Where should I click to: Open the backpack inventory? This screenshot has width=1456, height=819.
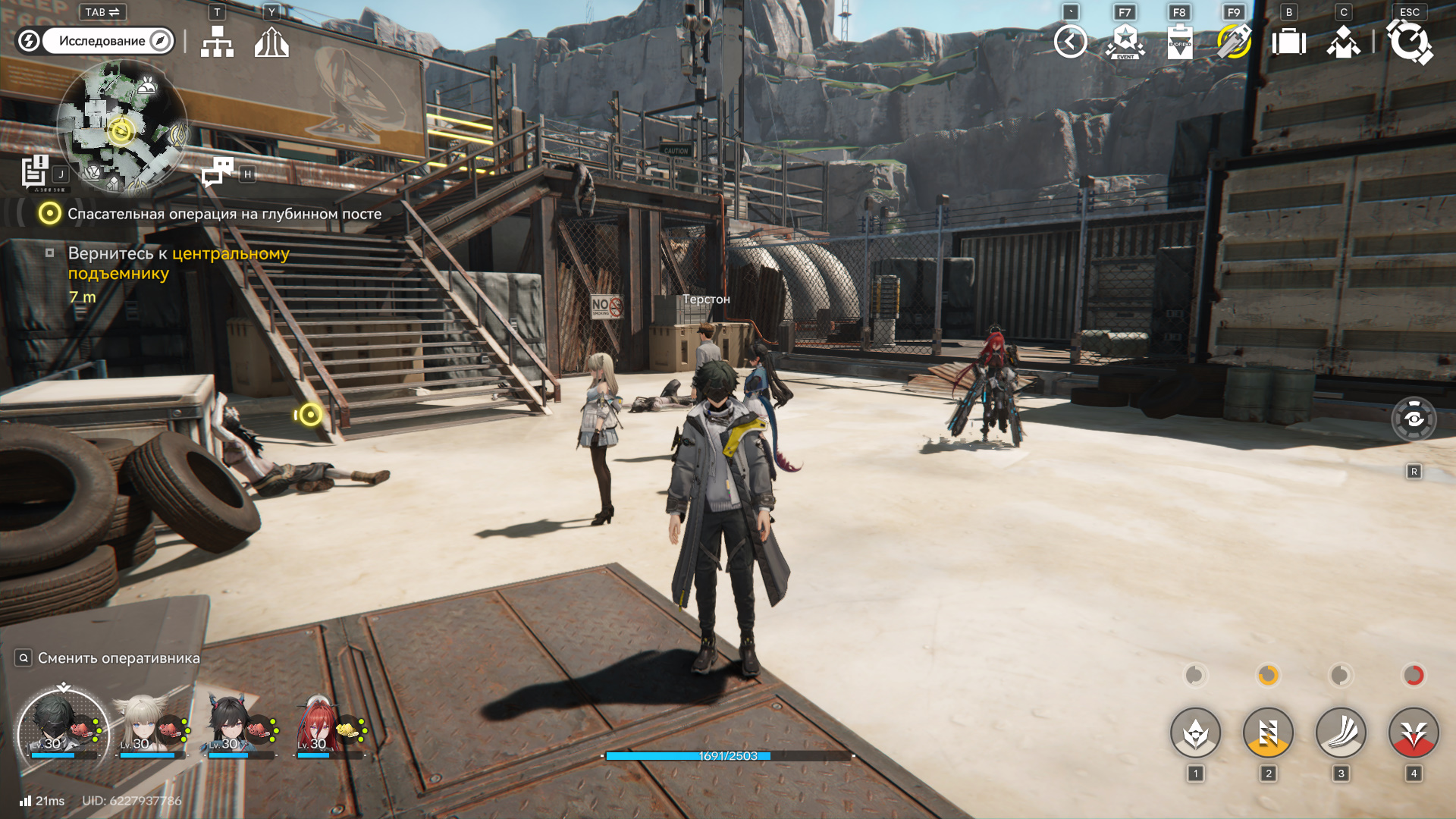click(x=1288, y=42)
